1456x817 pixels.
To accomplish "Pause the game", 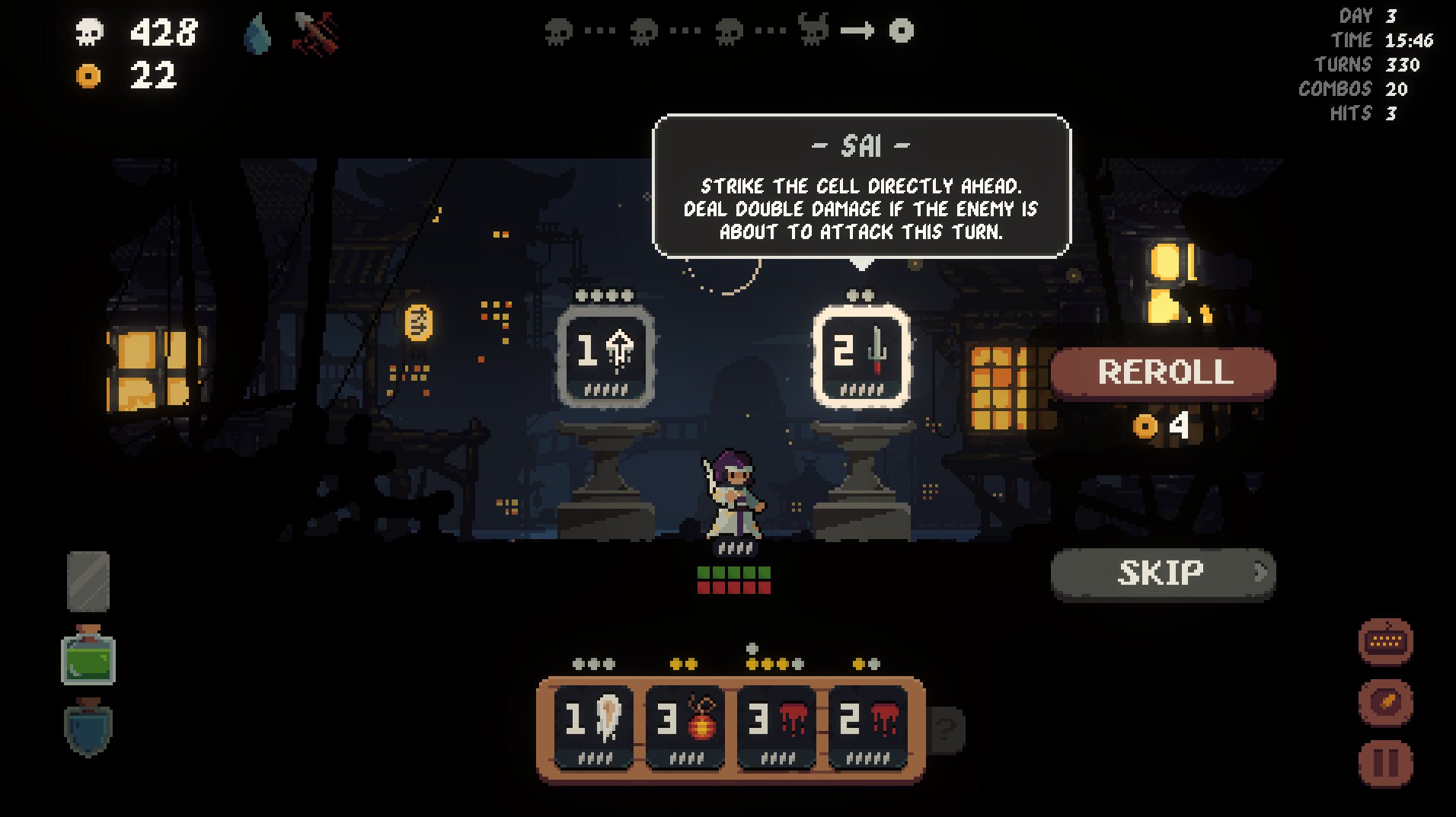I will coord(1385,762).
